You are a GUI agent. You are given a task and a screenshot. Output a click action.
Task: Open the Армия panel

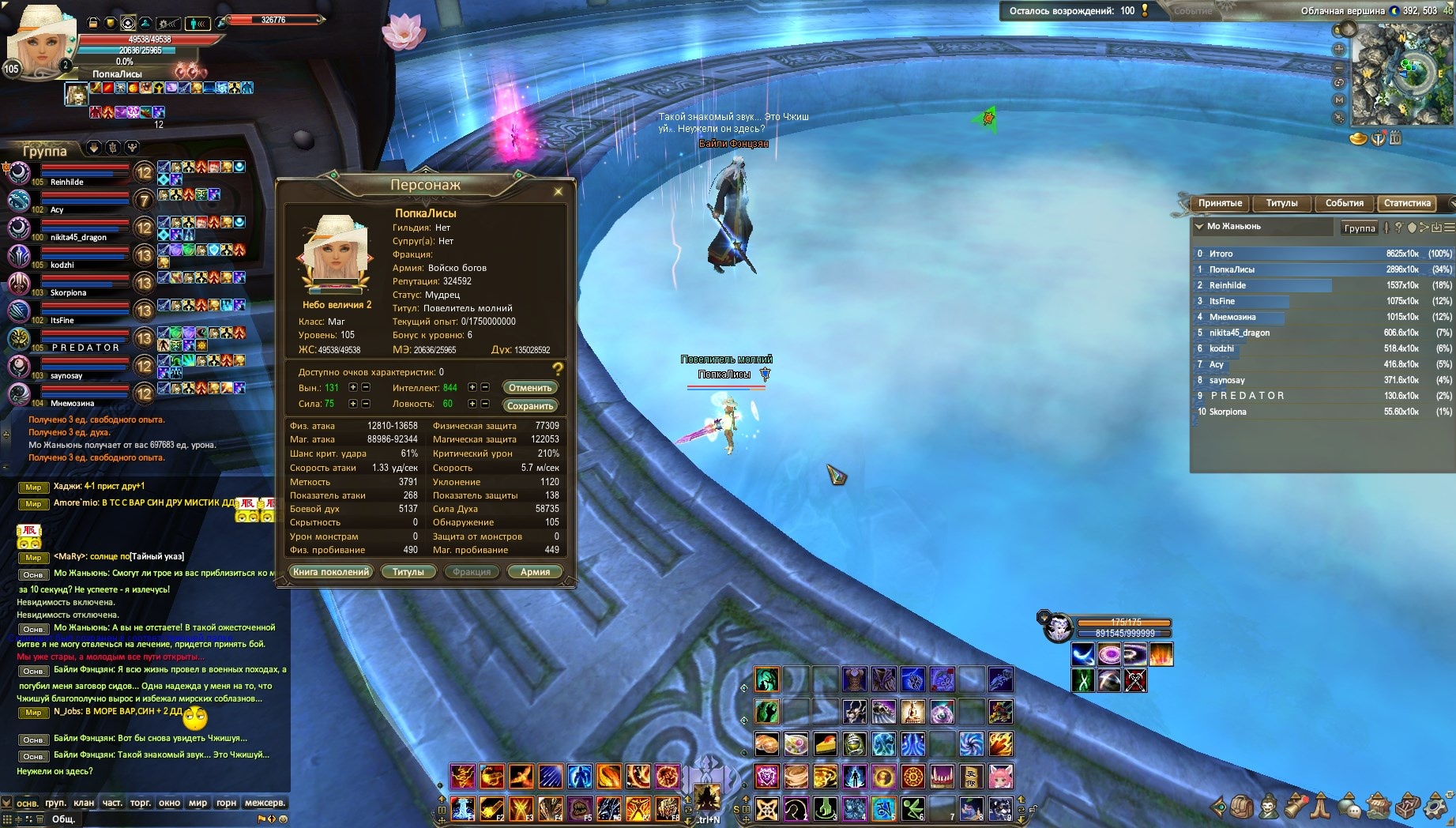tap(535, 572)
